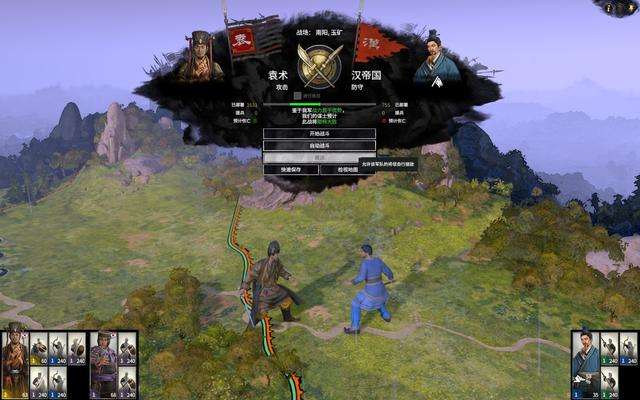Choose 自动战斗 (auto-resolve battle)

319,146
